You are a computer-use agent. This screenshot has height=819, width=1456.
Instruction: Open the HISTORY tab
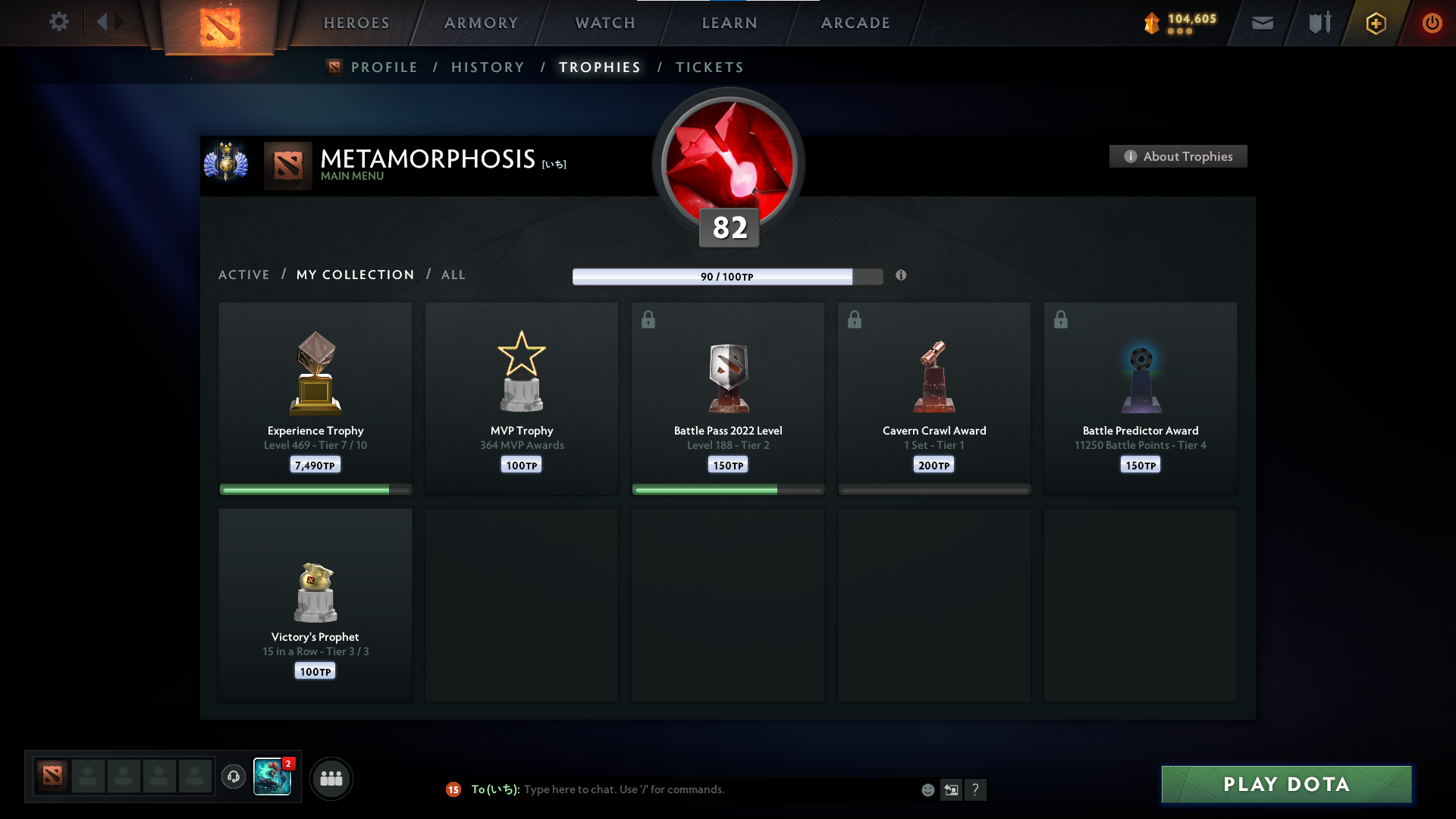coord(488,67)
